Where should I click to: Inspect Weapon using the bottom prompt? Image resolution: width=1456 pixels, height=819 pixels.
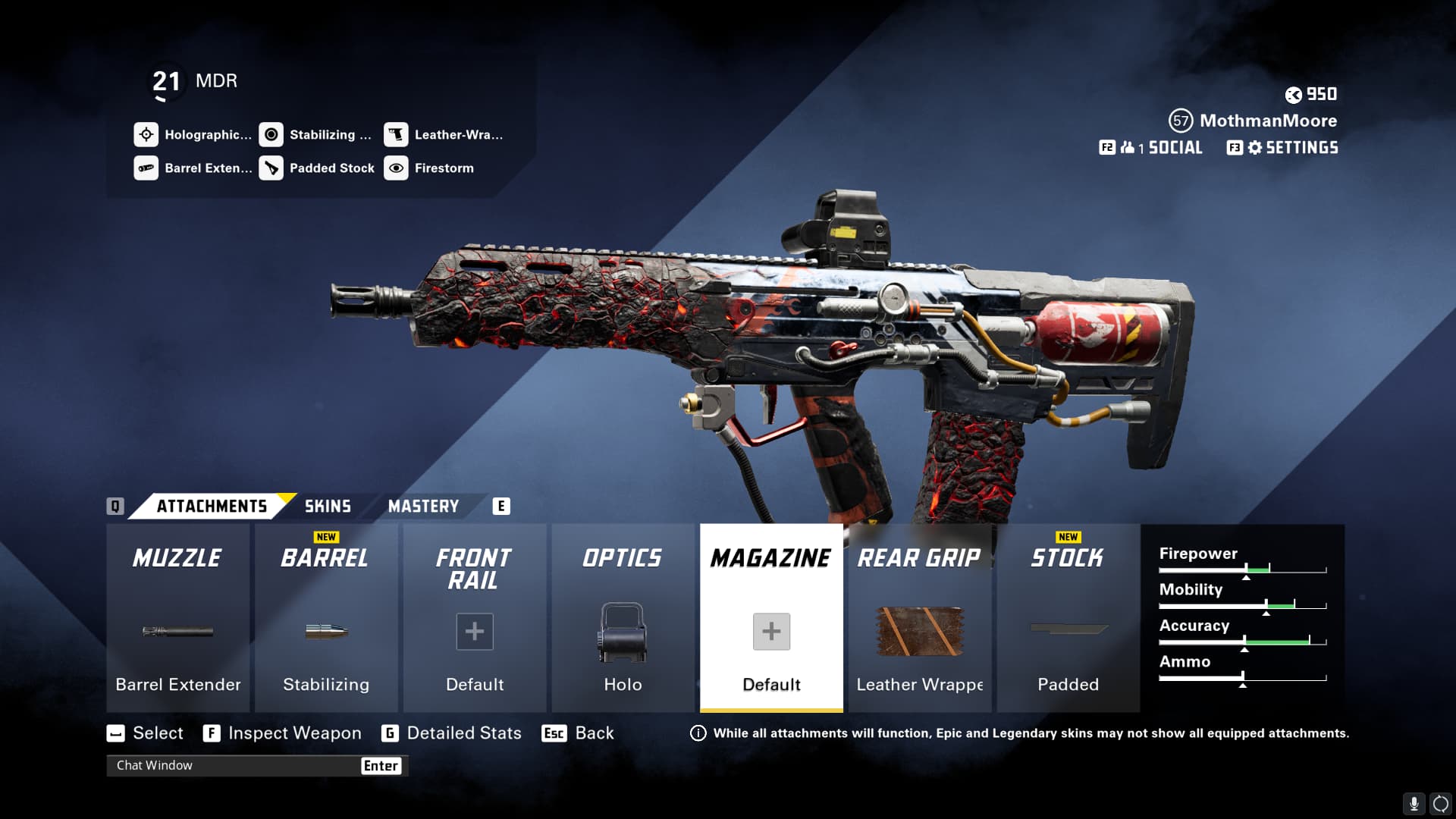293,733
